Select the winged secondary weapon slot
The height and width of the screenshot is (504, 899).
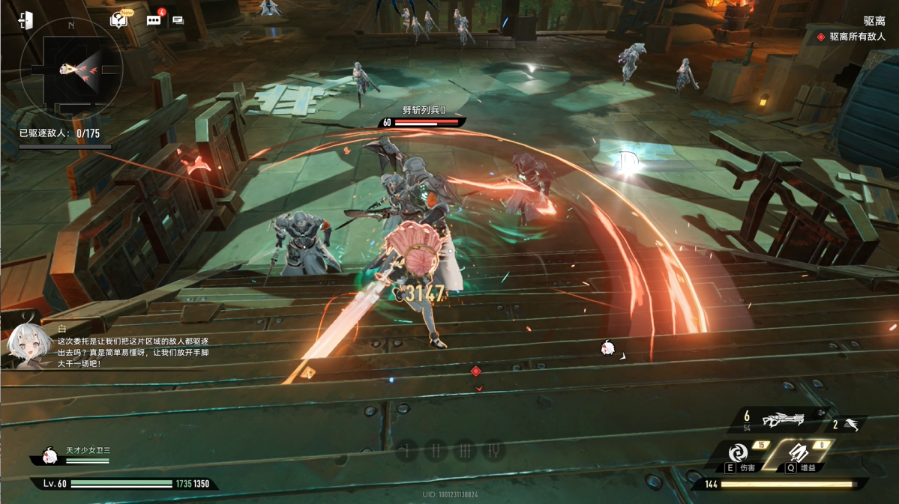coord(849,424)
